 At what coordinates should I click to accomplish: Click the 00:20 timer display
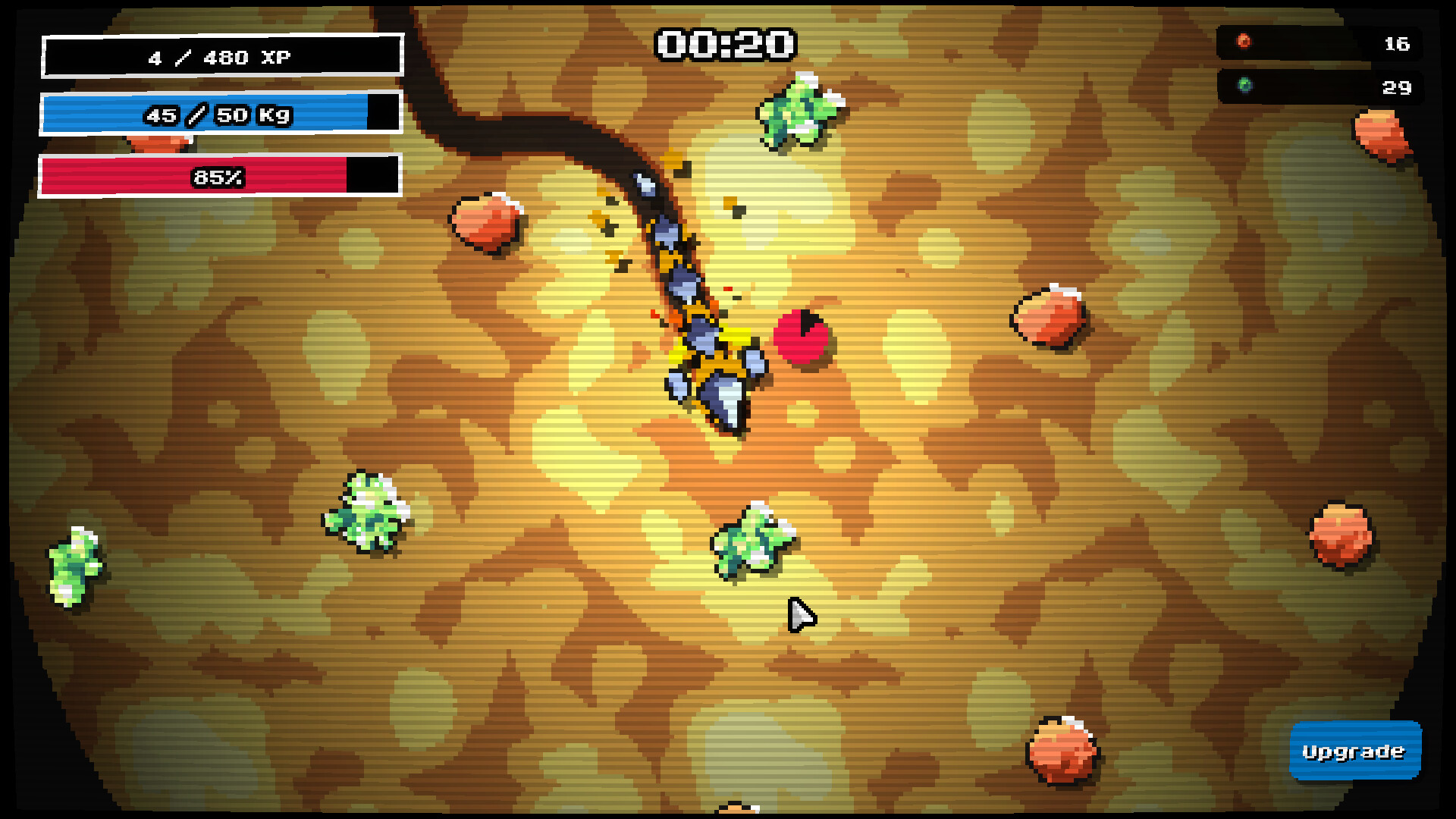(x=724, y=45)
